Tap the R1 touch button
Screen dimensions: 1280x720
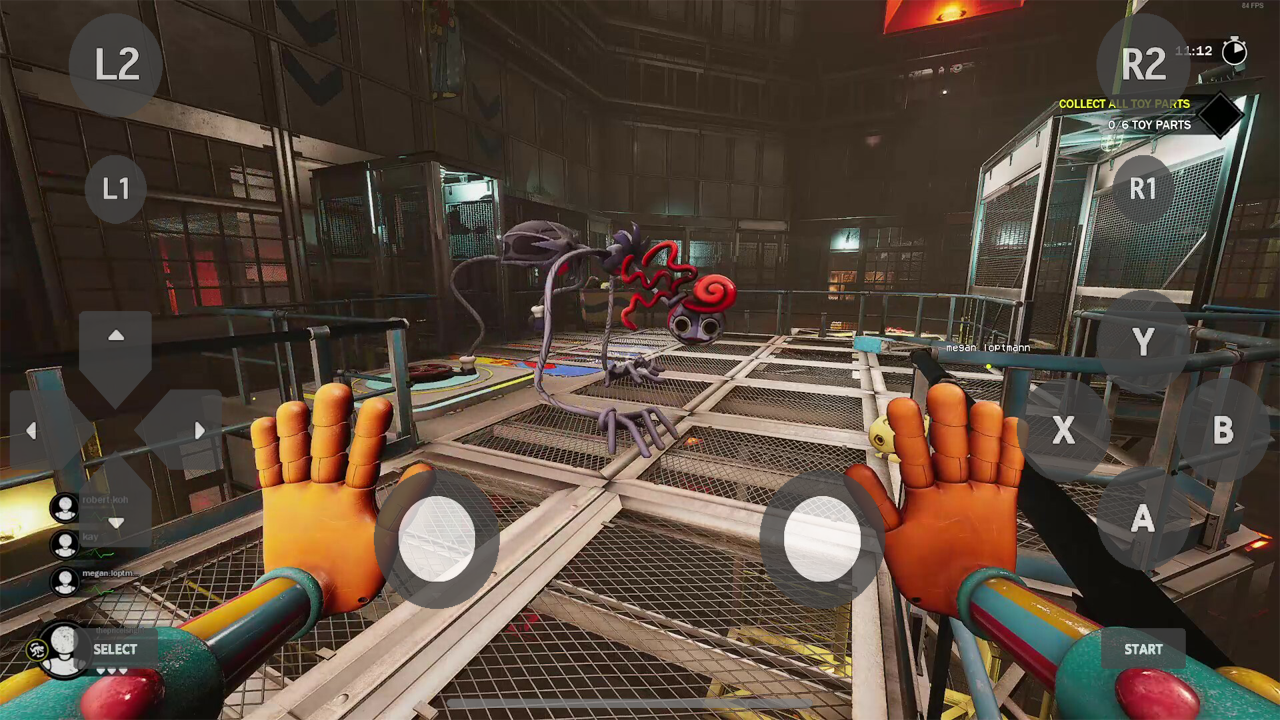tap(1142, 188)
